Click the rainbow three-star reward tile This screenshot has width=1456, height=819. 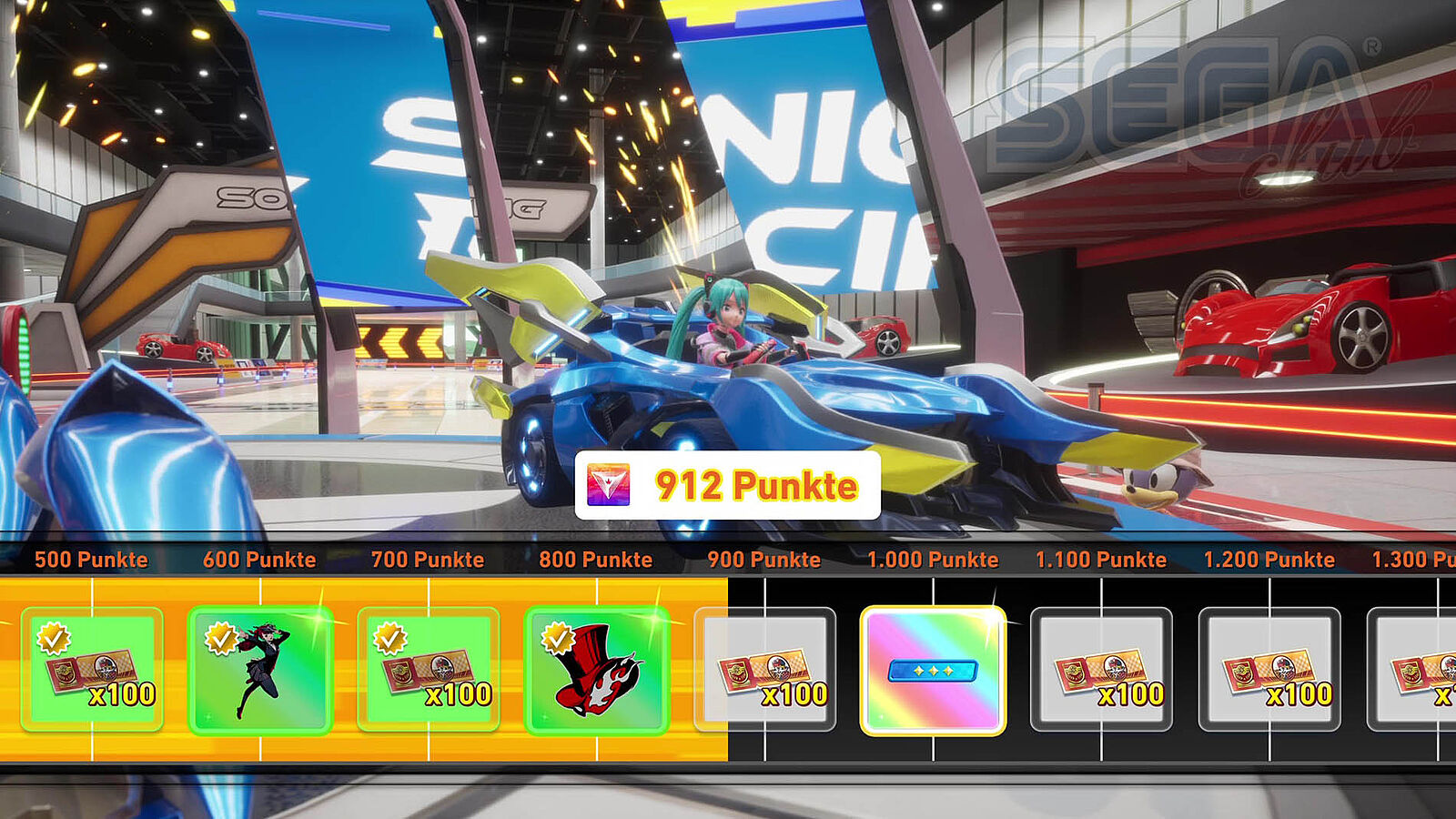pyautogui.click(x=933, y=670)
